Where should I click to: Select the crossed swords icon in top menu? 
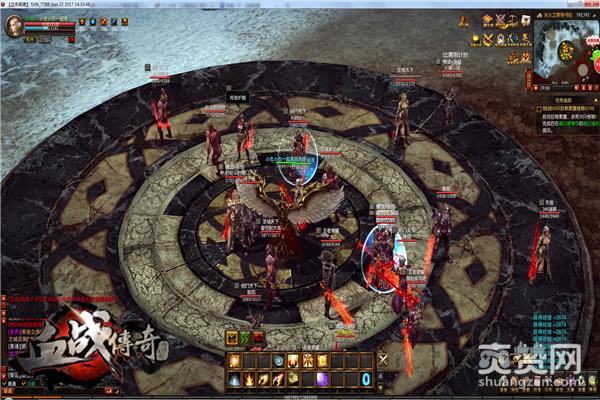(x=503, y=20)
